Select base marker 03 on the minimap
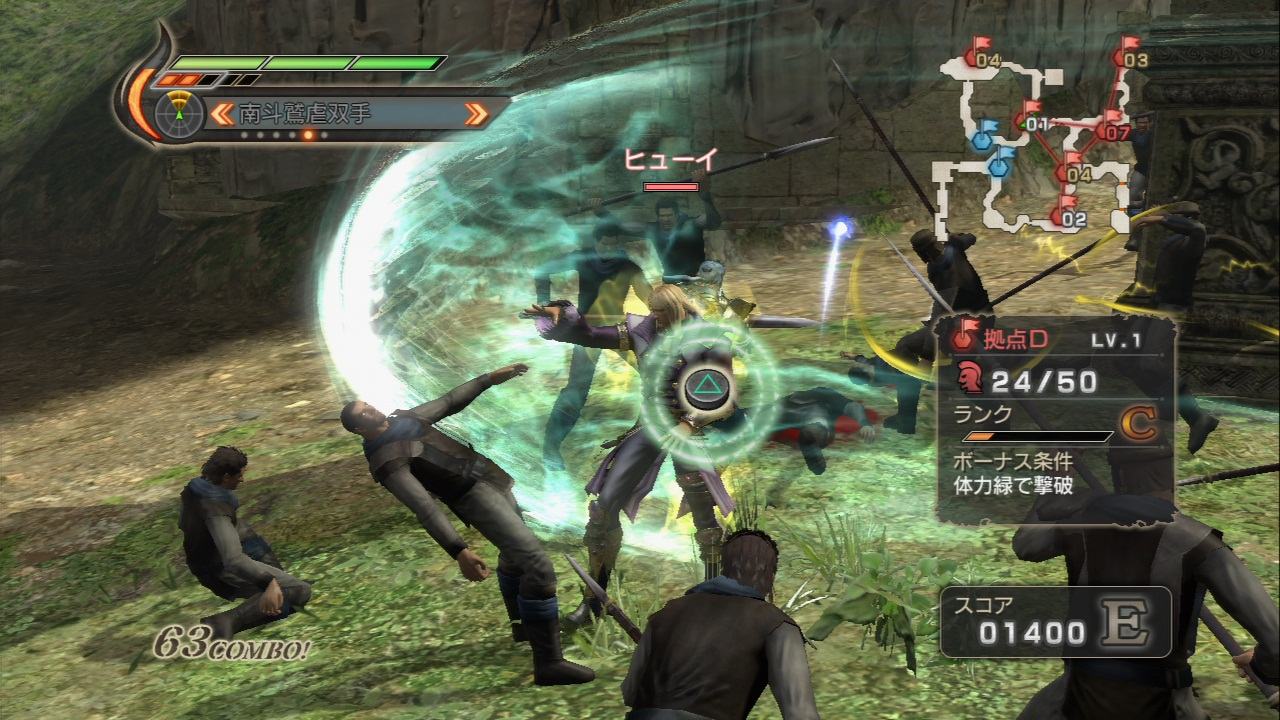 [x=1133, y=56]
